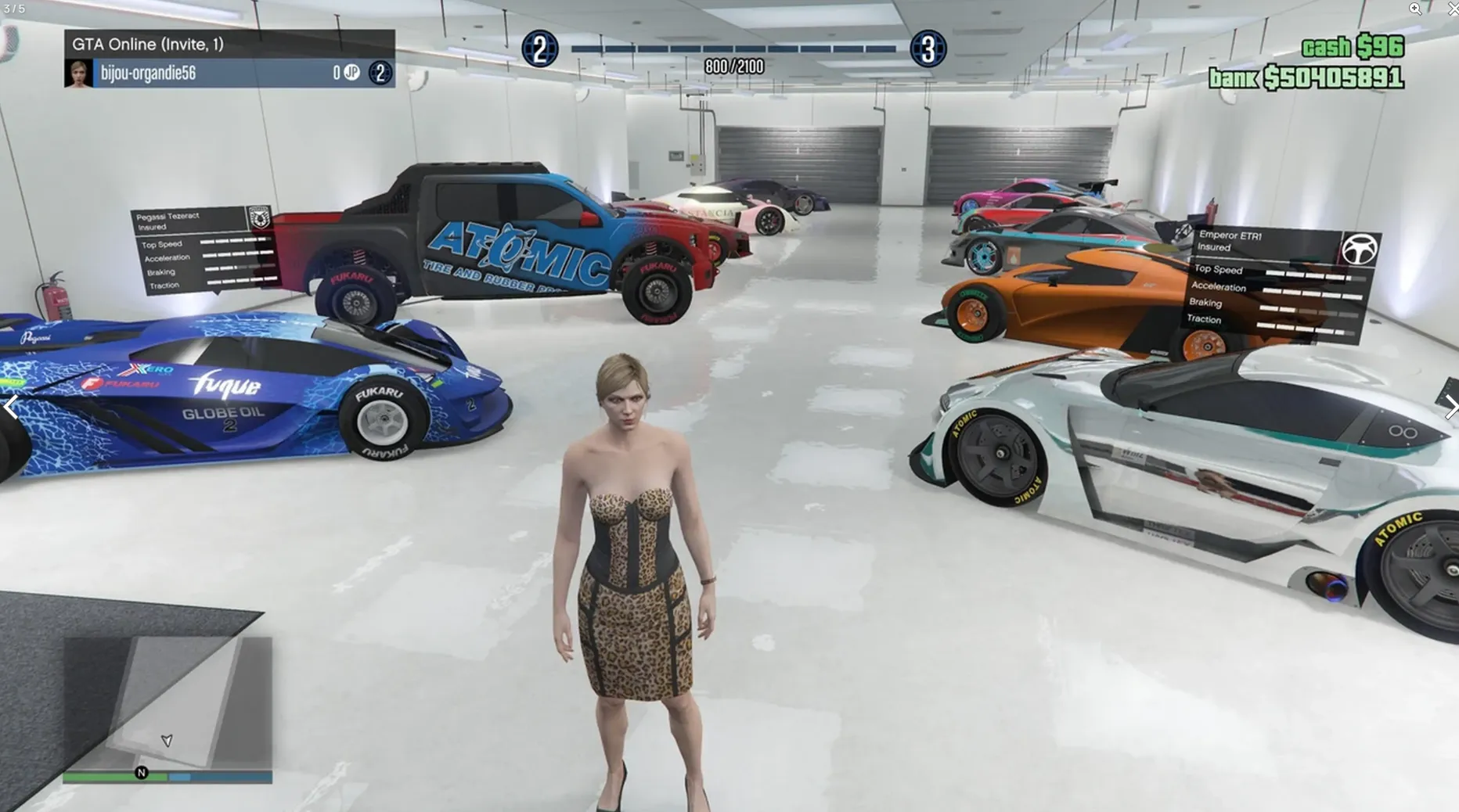
Task: Select the Top Speed label on Emperor ETR1 stats
Action: point(1219,270)
